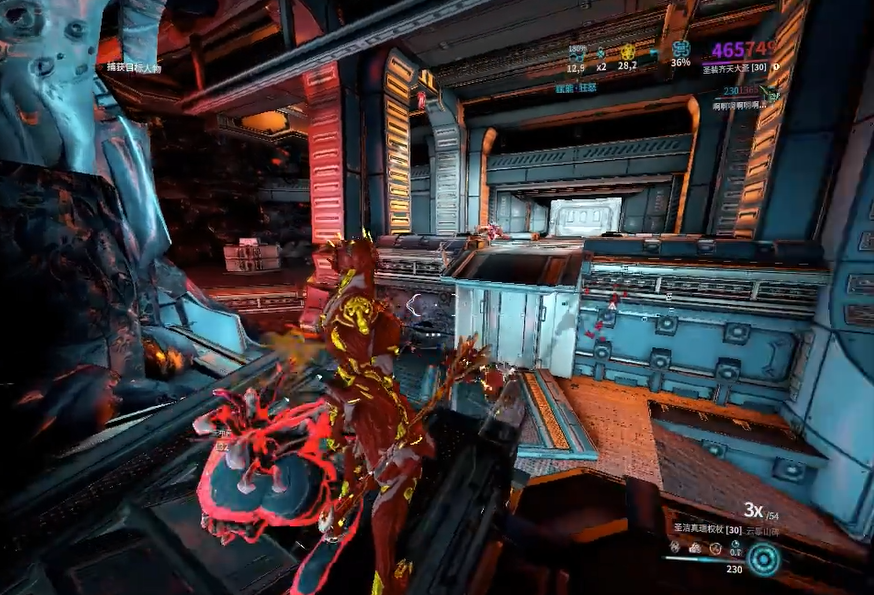This screenshot has width=874, height=595.
Task: Click the blue knot buff showing 36%
Action: pyautogui.click(x=681, y=49)
